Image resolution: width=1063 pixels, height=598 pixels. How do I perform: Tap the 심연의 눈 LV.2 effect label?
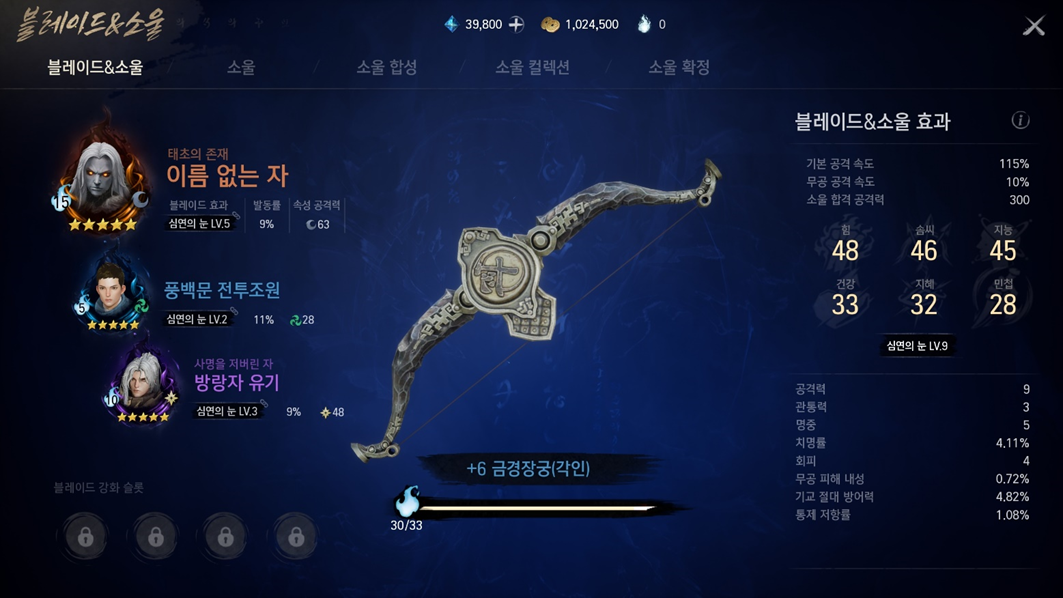pyautogui.click(x=198, y=320)
